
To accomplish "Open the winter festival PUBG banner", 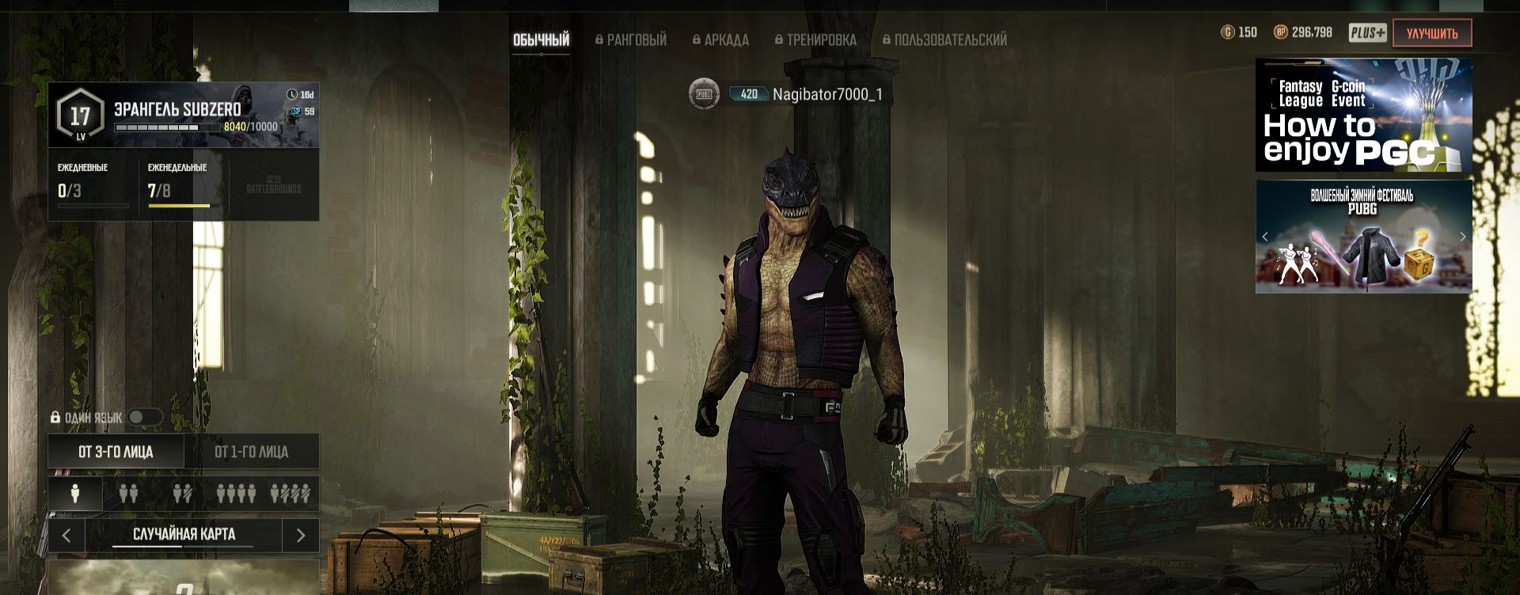I will tap(1363, 237).
